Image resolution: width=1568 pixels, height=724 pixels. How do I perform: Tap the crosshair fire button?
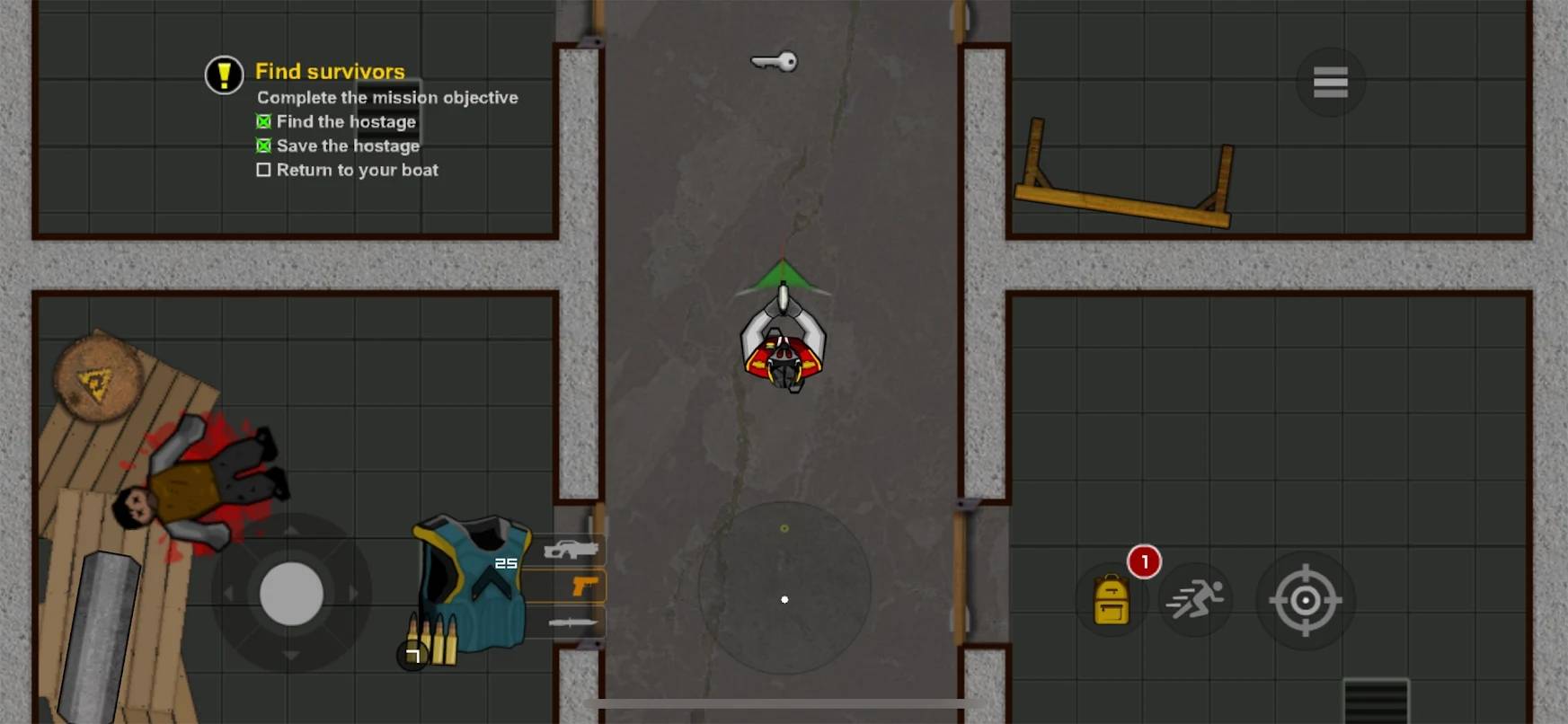(1305, 600)
